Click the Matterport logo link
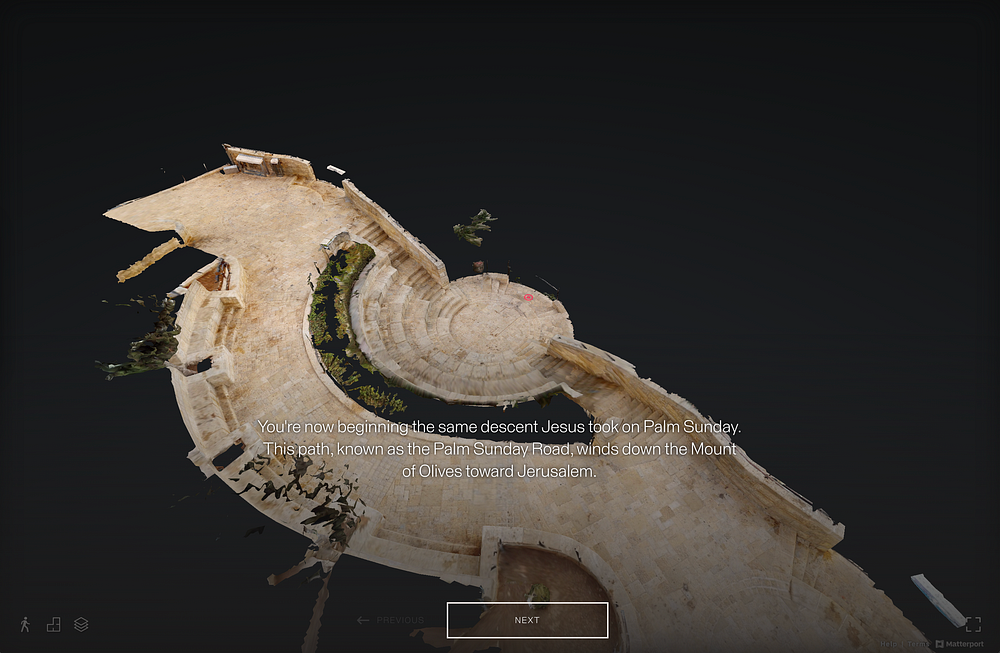1000x653 pixels. [x=959, y=644]
